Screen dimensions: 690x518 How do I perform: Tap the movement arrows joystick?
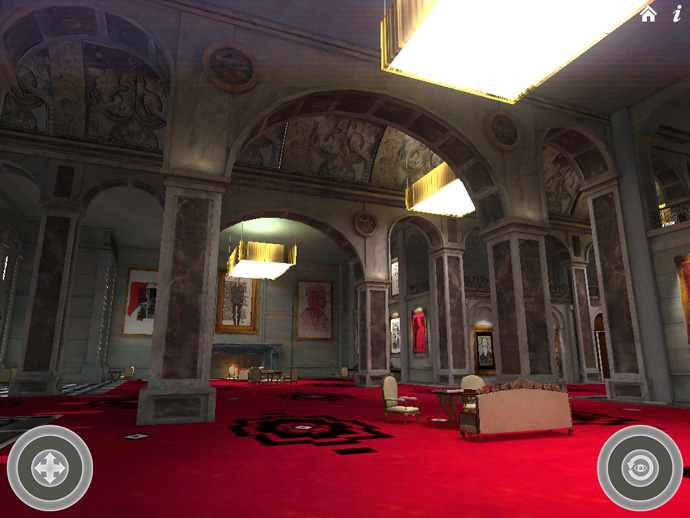[x=50, y=468]
